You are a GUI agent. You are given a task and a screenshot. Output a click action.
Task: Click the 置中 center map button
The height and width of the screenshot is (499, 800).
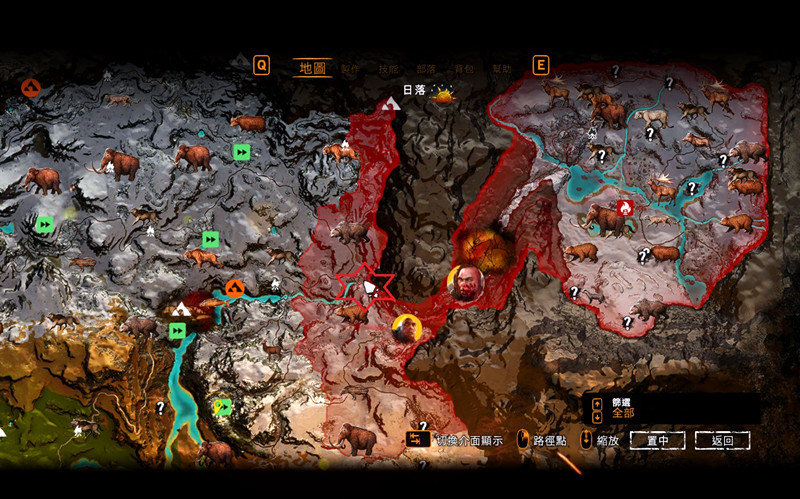click(x=664, y=440)
